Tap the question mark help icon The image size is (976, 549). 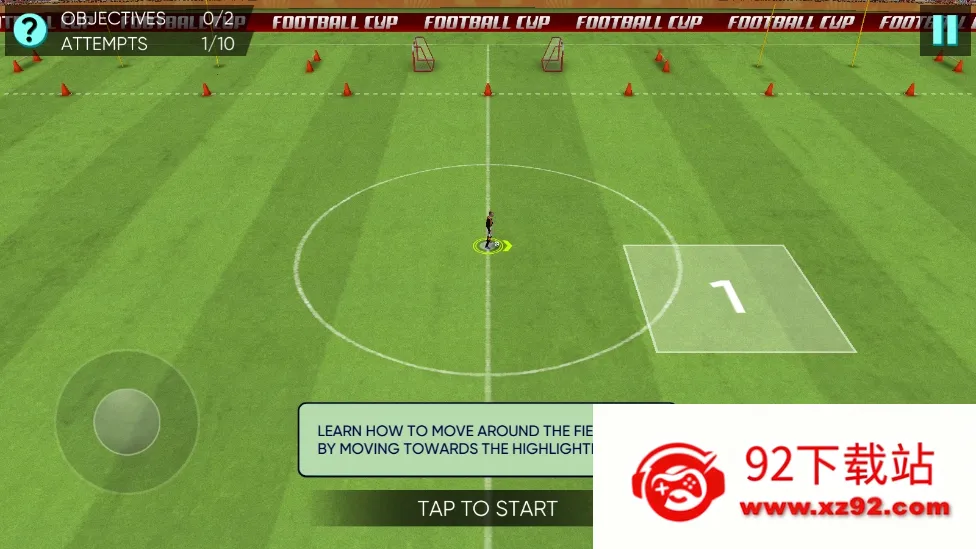(x=30, y=30)
